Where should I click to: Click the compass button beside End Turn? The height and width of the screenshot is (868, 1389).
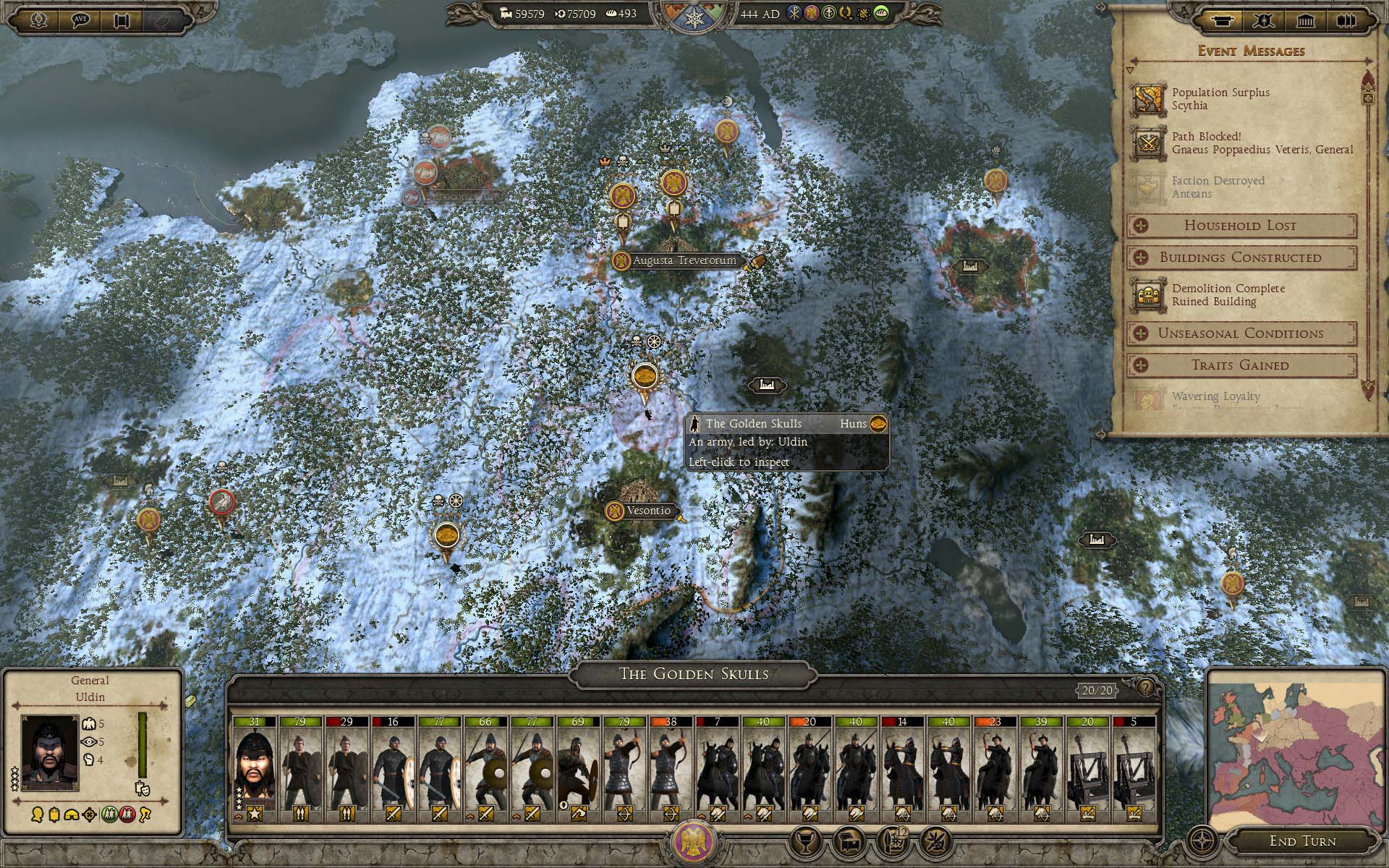(x=1202, y=841)
